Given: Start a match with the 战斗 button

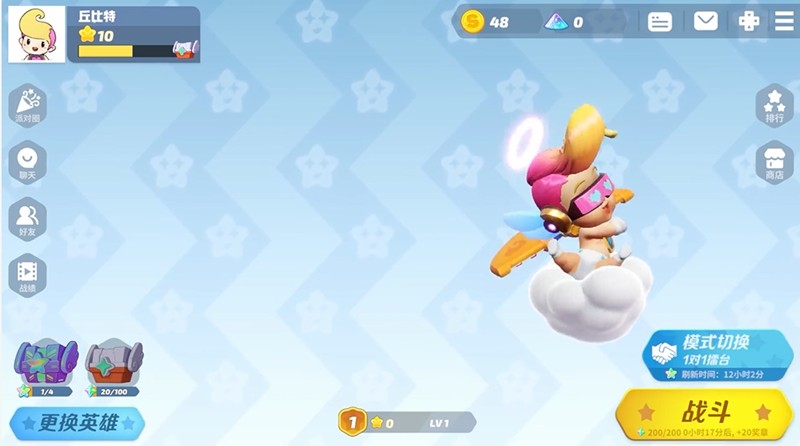Looking at the screenshot, I should 706,412.
